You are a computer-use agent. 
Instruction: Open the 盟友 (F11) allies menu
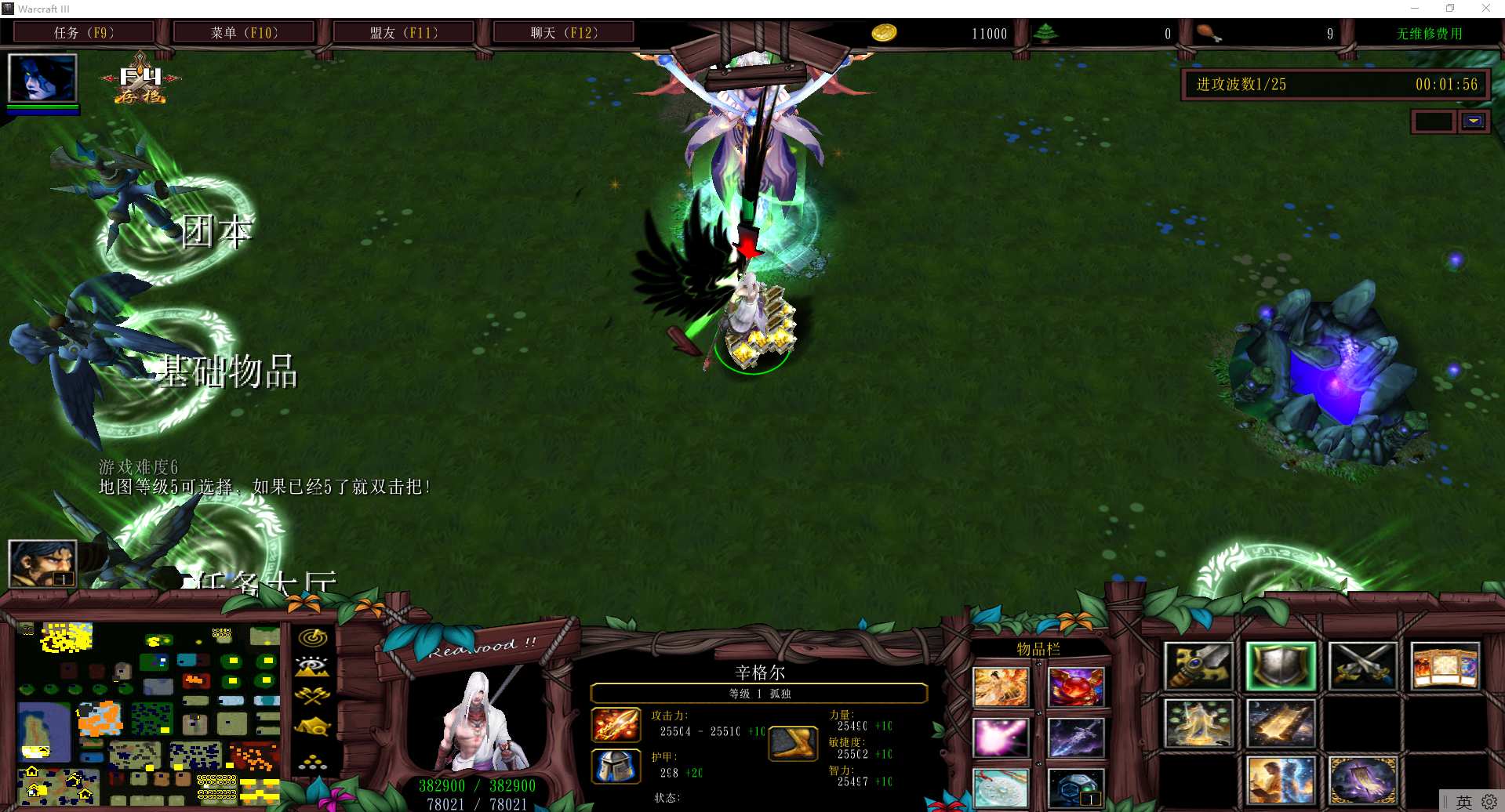coord(403,33)
